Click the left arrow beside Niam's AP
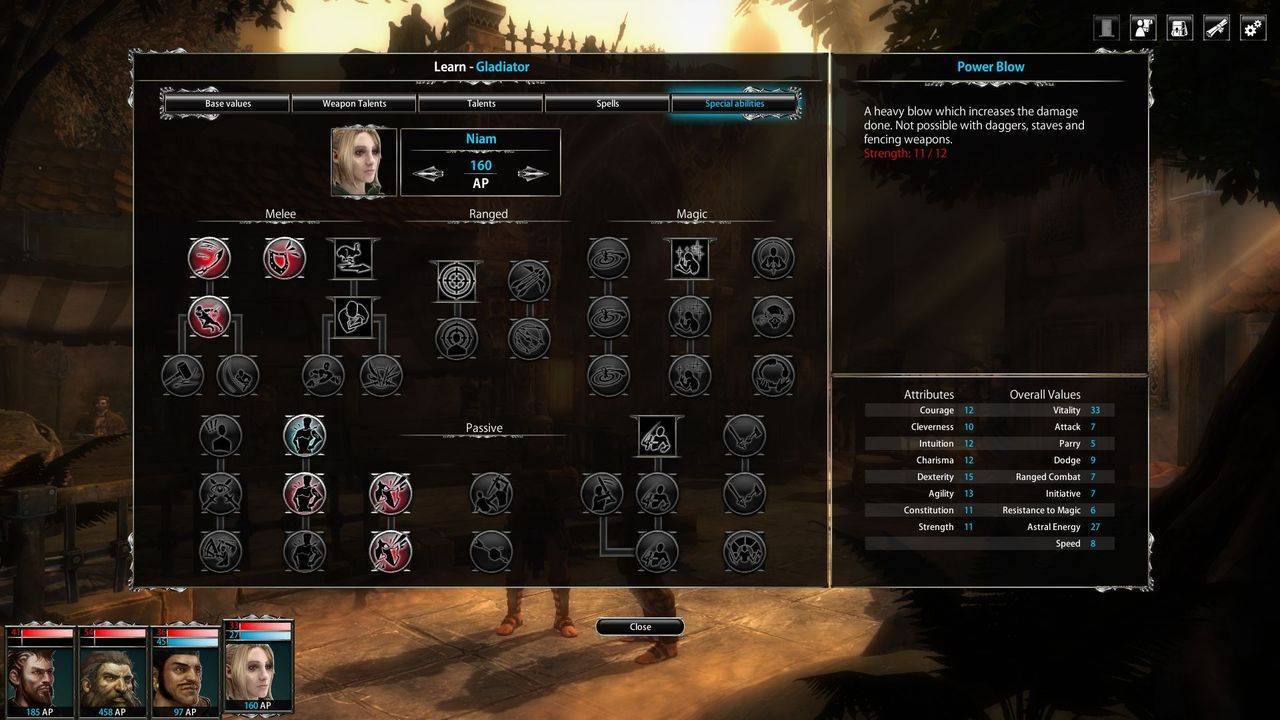Screen dimensions: 1280x720 428,173
